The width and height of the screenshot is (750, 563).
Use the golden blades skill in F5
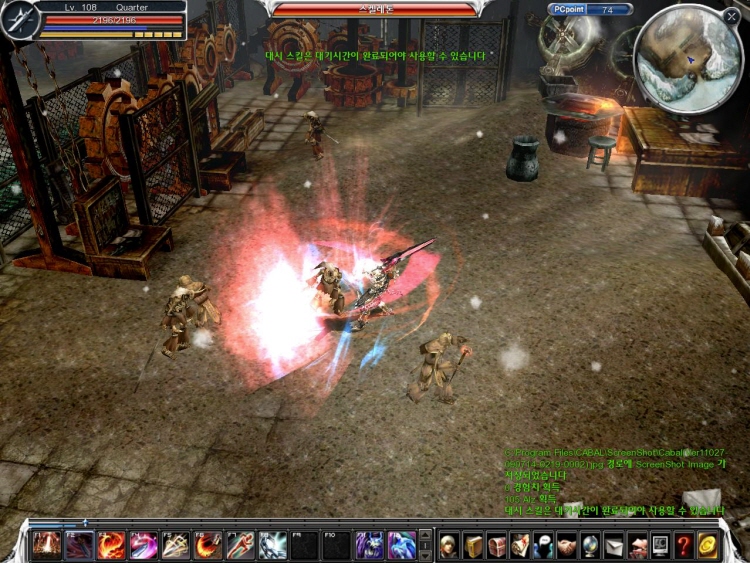pos(176,545)
